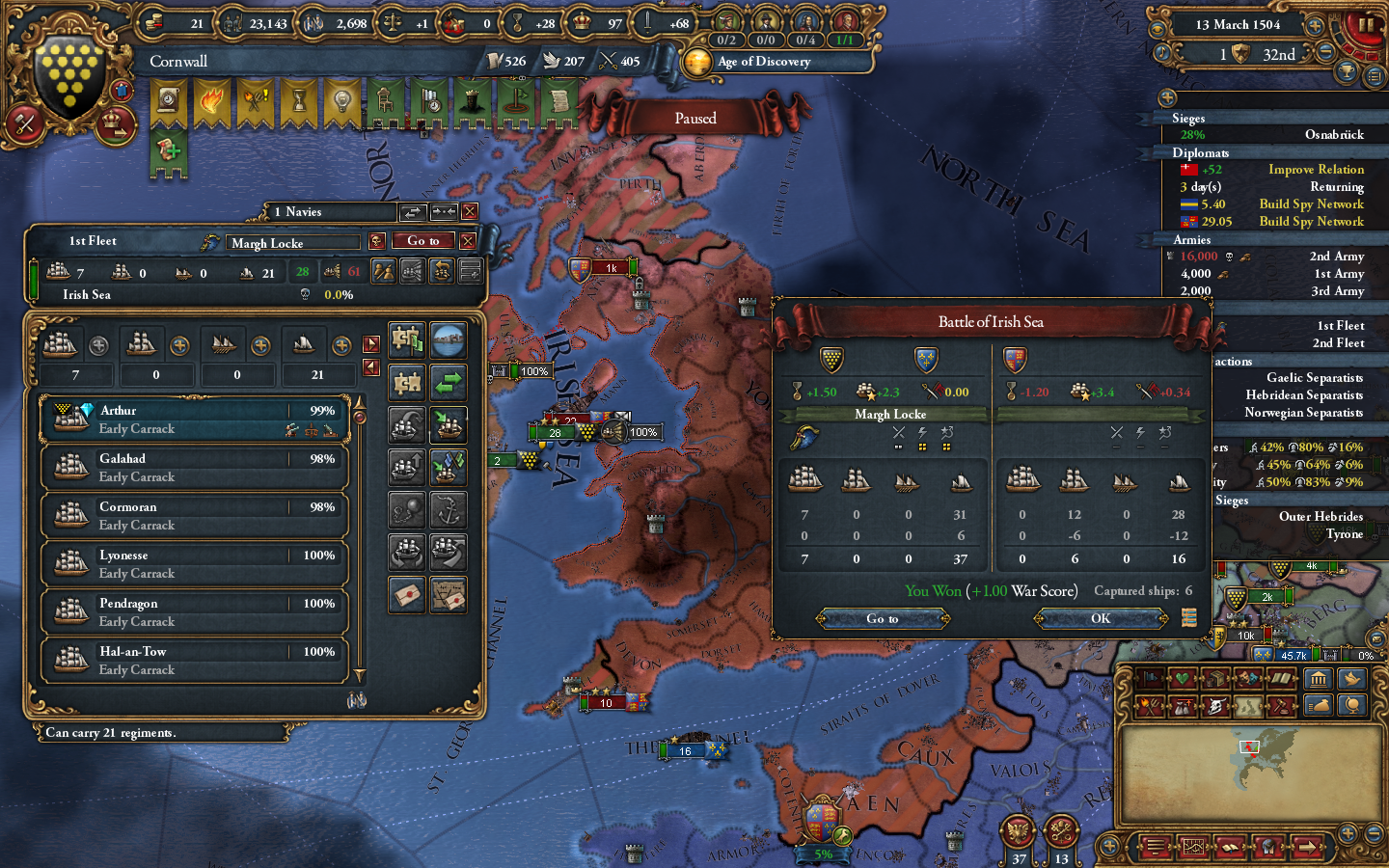Open the ledger from bottom-right toolbar
Screen dimensions: 1389x868
(x=1230, y=847)
